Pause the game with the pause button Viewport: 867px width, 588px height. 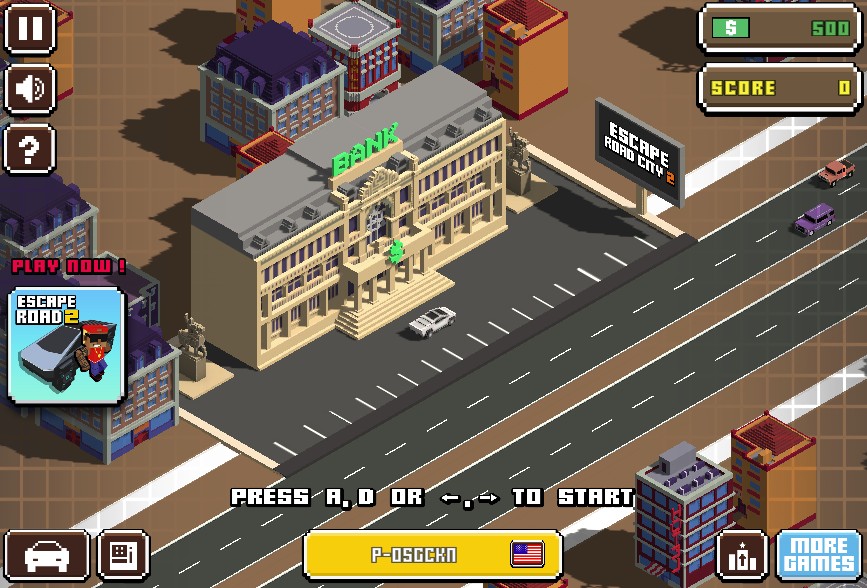pyautogui.click(x=30, y=28)
